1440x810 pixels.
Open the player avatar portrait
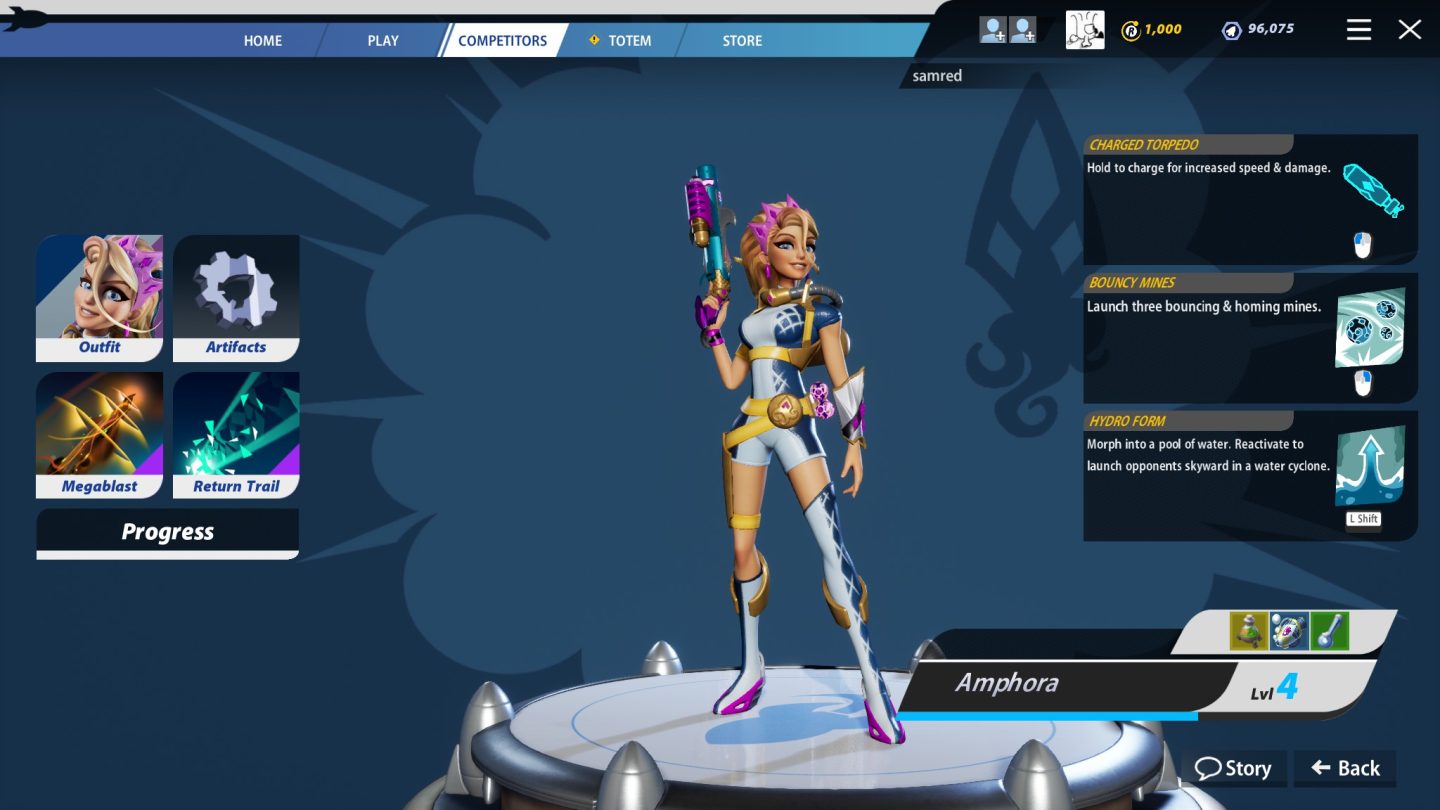point(1084,29)
